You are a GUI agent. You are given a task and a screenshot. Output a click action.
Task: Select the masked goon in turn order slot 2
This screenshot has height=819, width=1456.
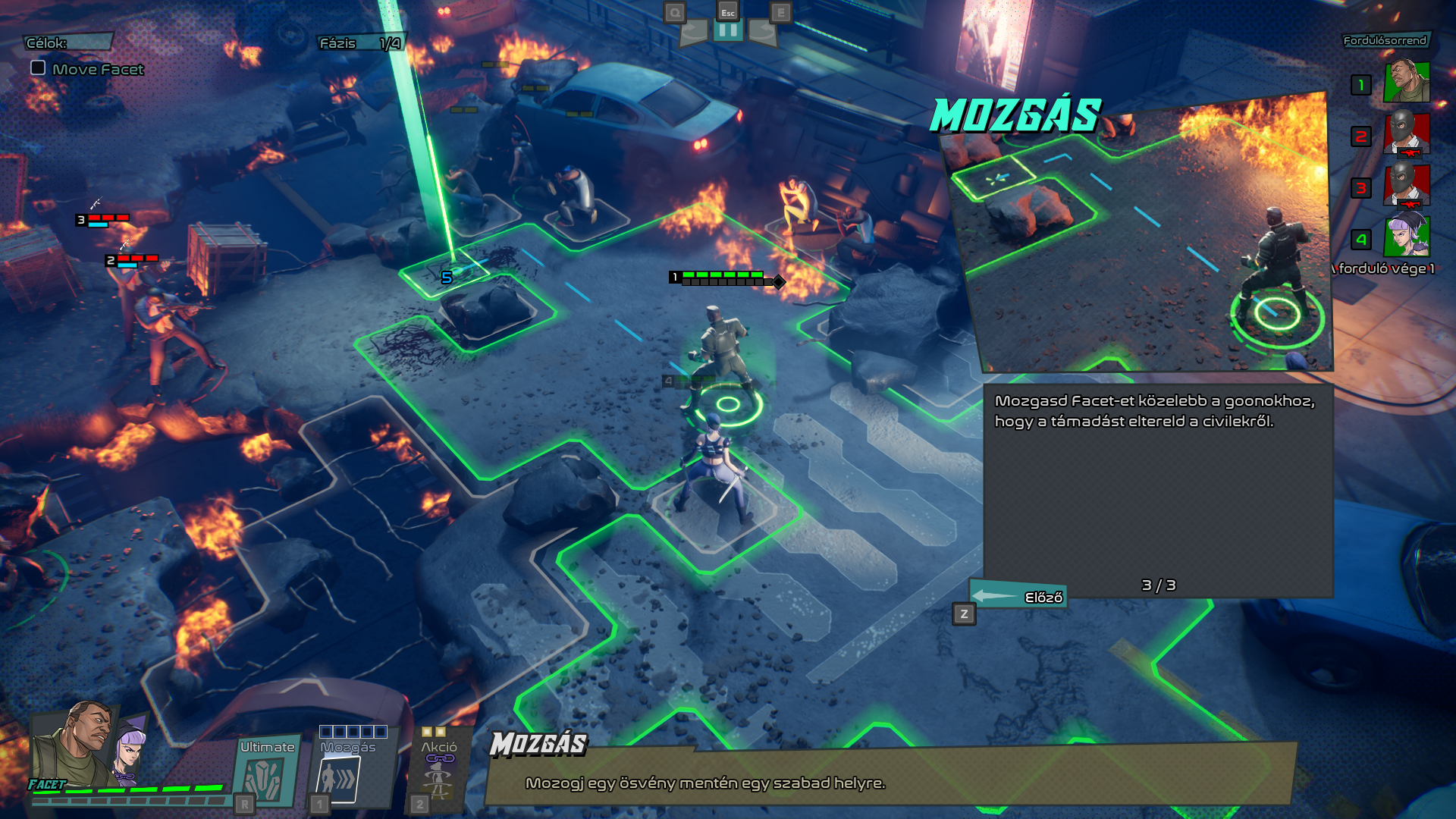point(1407,134)
